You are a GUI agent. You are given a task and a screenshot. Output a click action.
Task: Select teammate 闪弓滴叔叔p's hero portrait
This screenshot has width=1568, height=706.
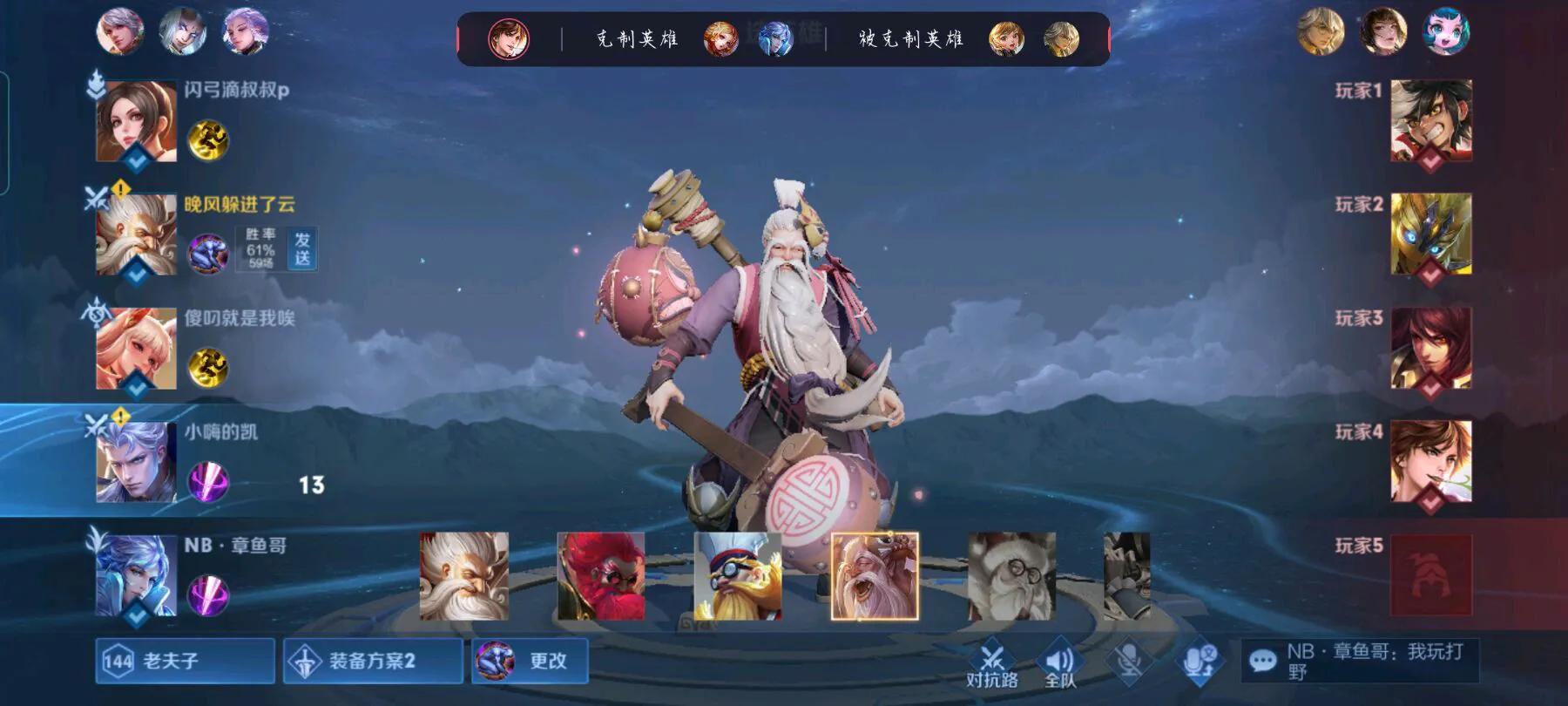coord(136,122)
